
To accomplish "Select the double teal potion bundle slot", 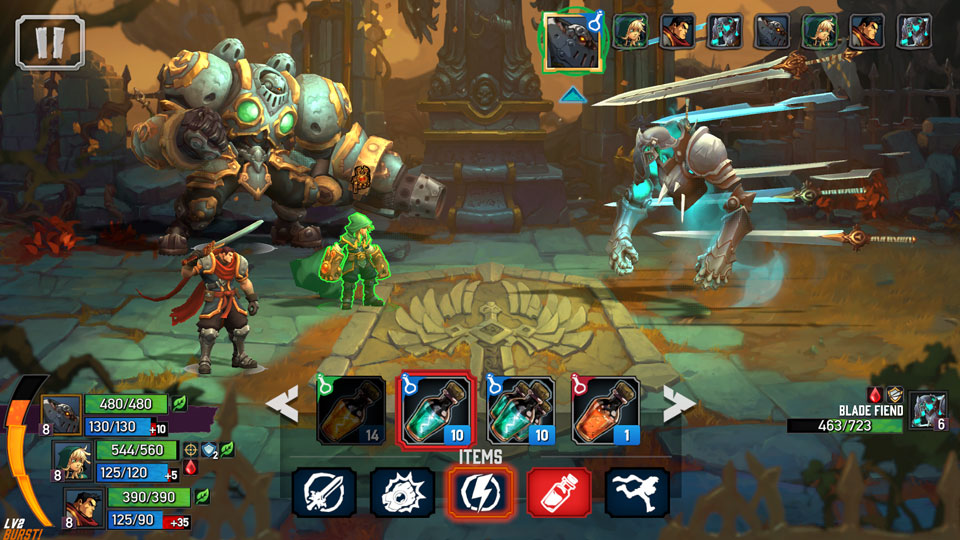I will pos(520,410).
